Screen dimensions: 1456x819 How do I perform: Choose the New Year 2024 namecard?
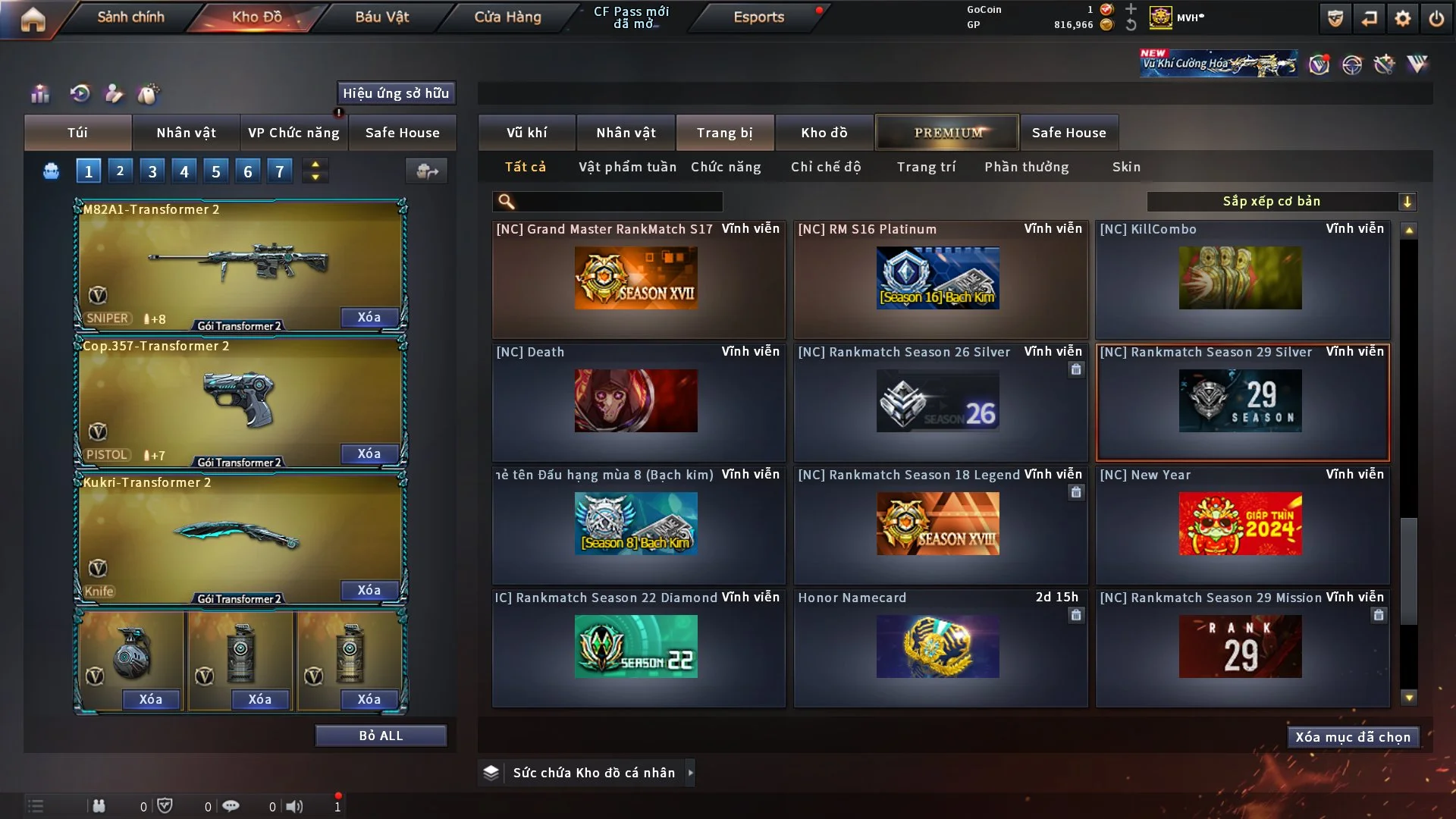pyautogui.click(x=1242, y=524)
